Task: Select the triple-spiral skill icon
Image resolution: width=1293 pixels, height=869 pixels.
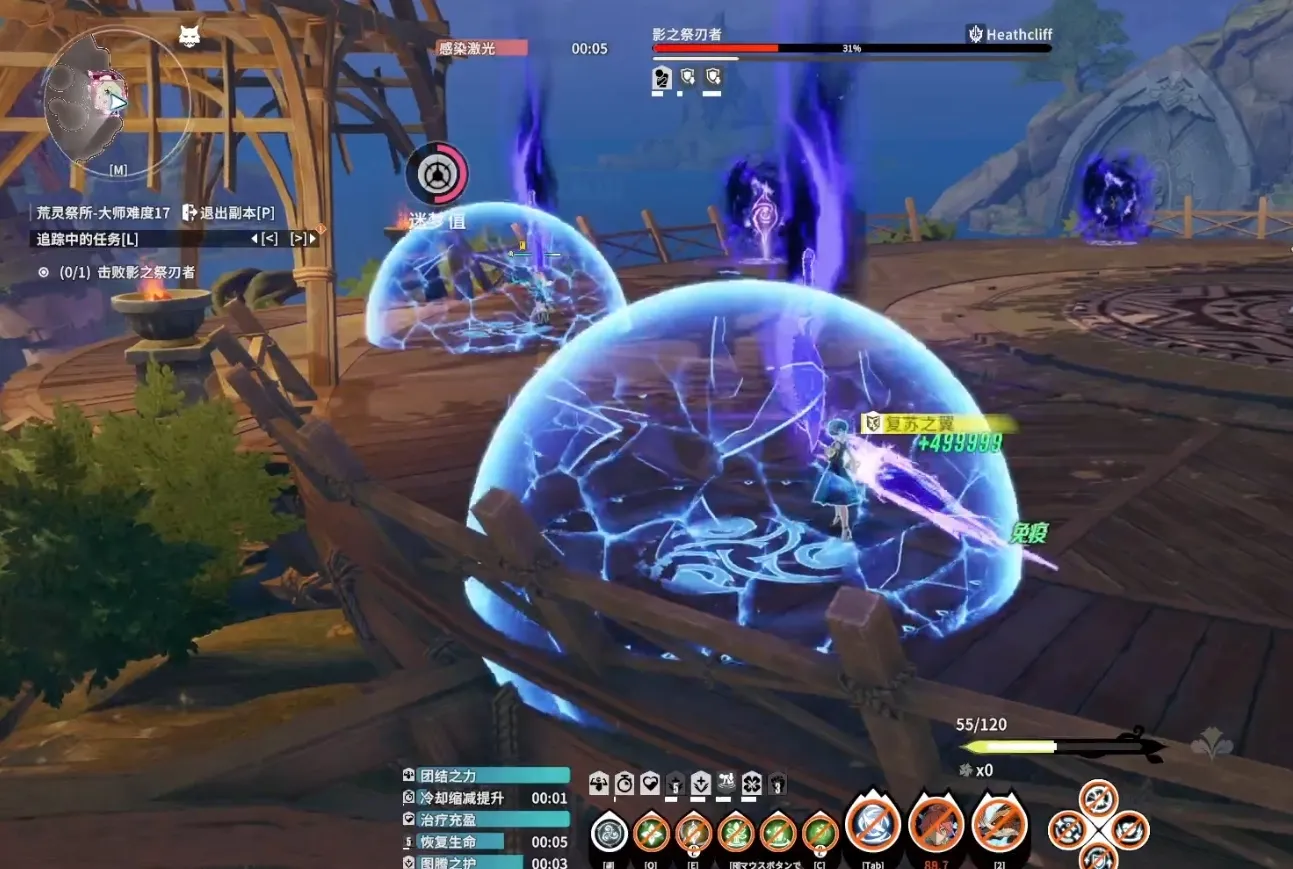Action: (609, 831)
